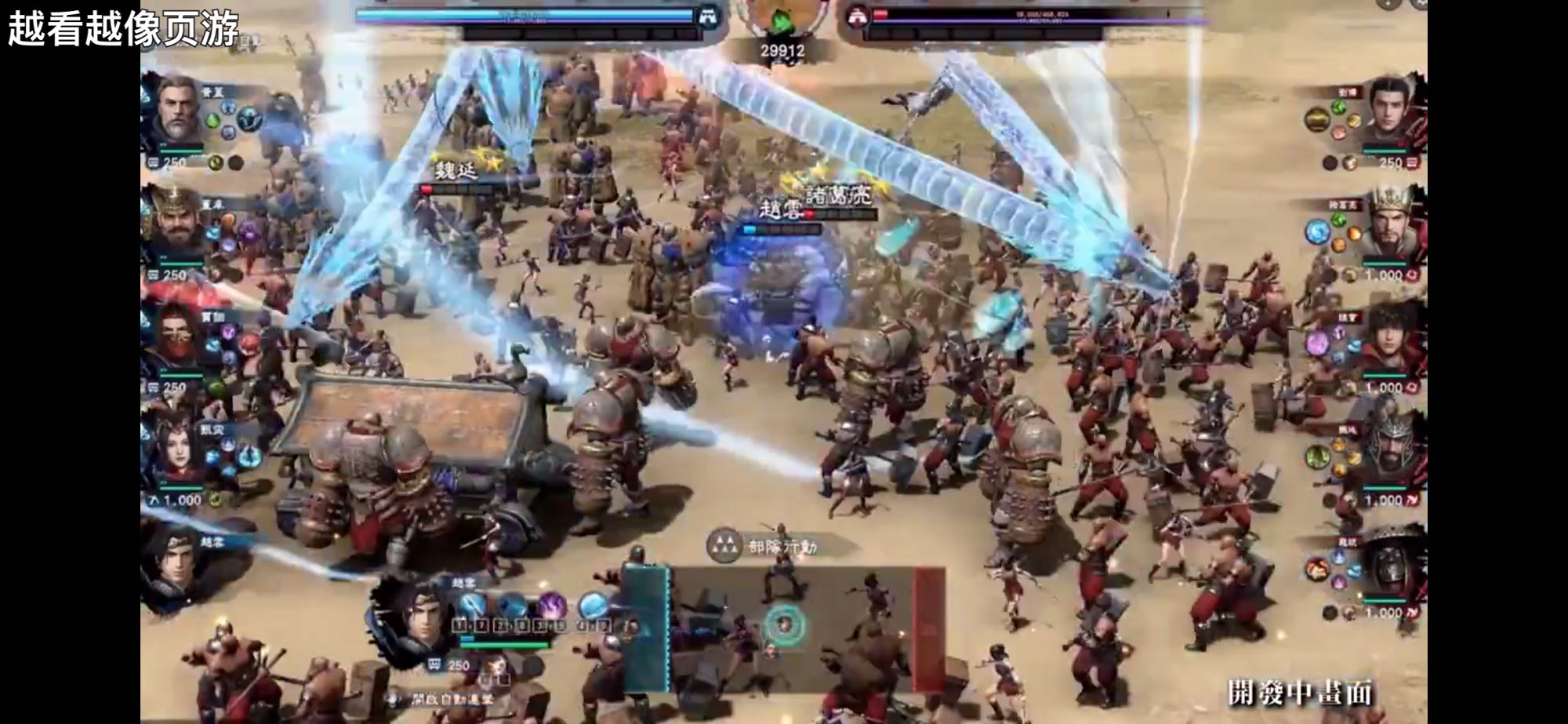Click Zhao Yun's large active hero portrait
Viewport: 1568px width, 724px height.
pyautogui.click(x=411, y=620)
